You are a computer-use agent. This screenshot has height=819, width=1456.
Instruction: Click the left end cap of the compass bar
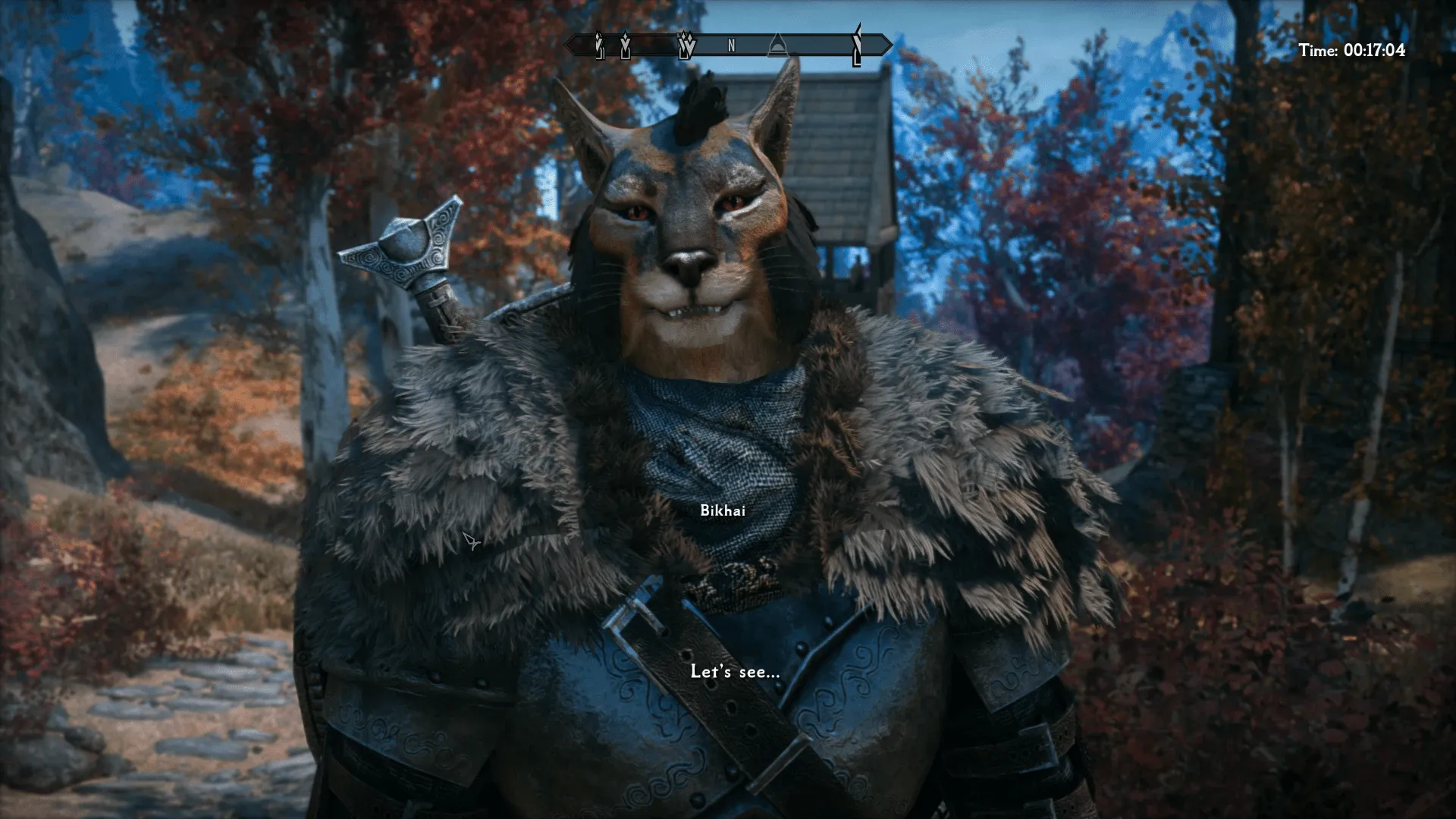click(574, 47)
